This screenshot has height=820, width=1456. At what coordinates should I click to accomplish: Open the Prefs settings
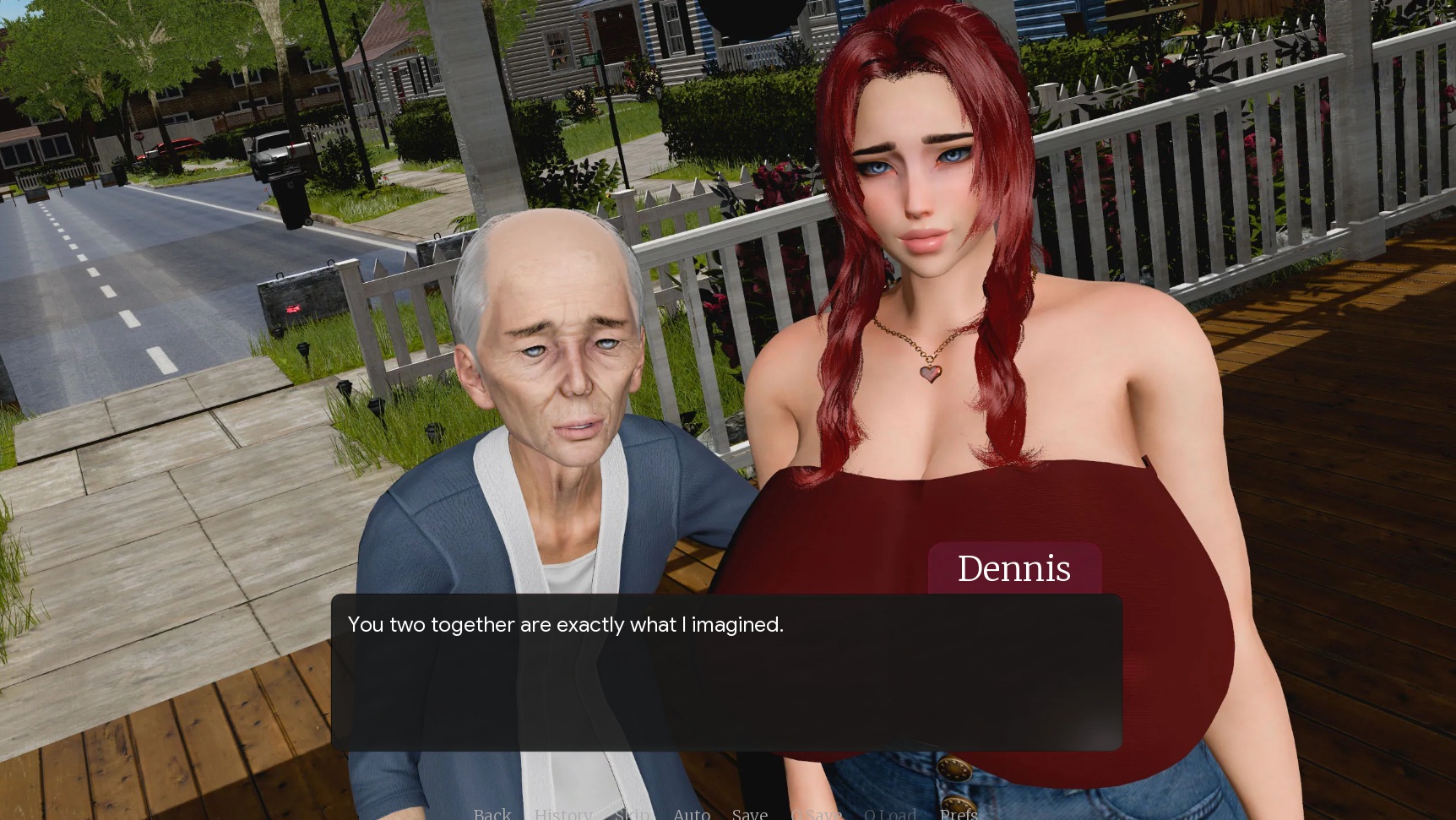(959, 813)
